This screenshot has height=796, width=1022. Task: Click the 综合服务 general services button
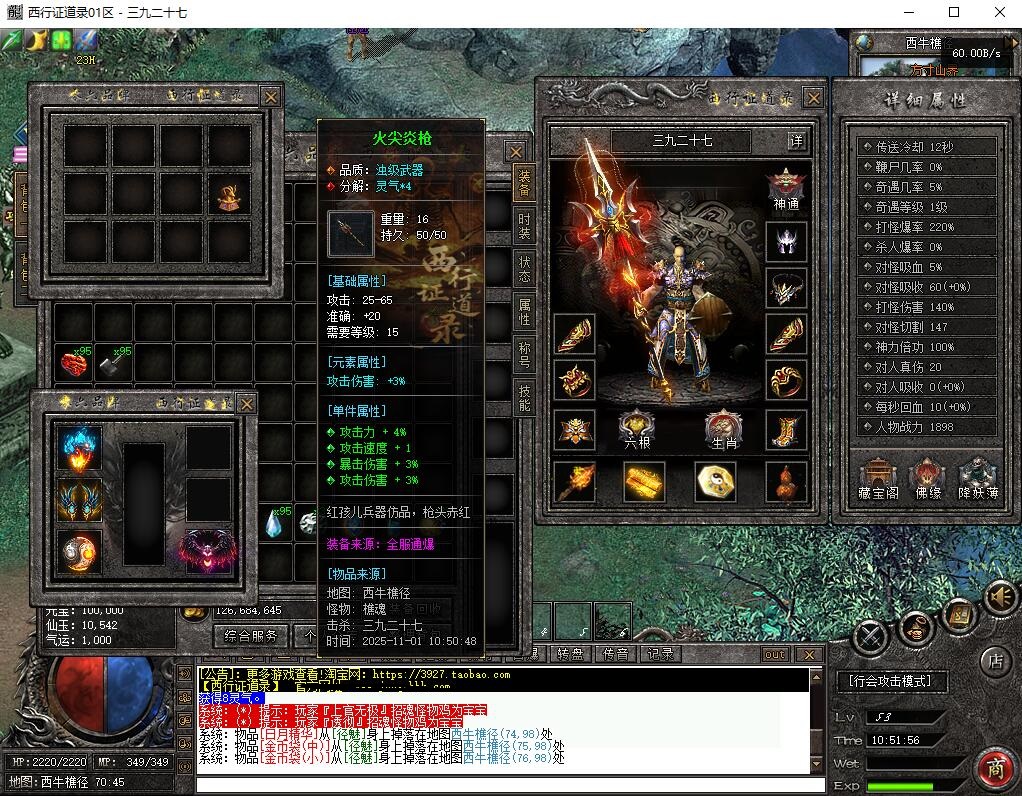(x=251, y=635)
